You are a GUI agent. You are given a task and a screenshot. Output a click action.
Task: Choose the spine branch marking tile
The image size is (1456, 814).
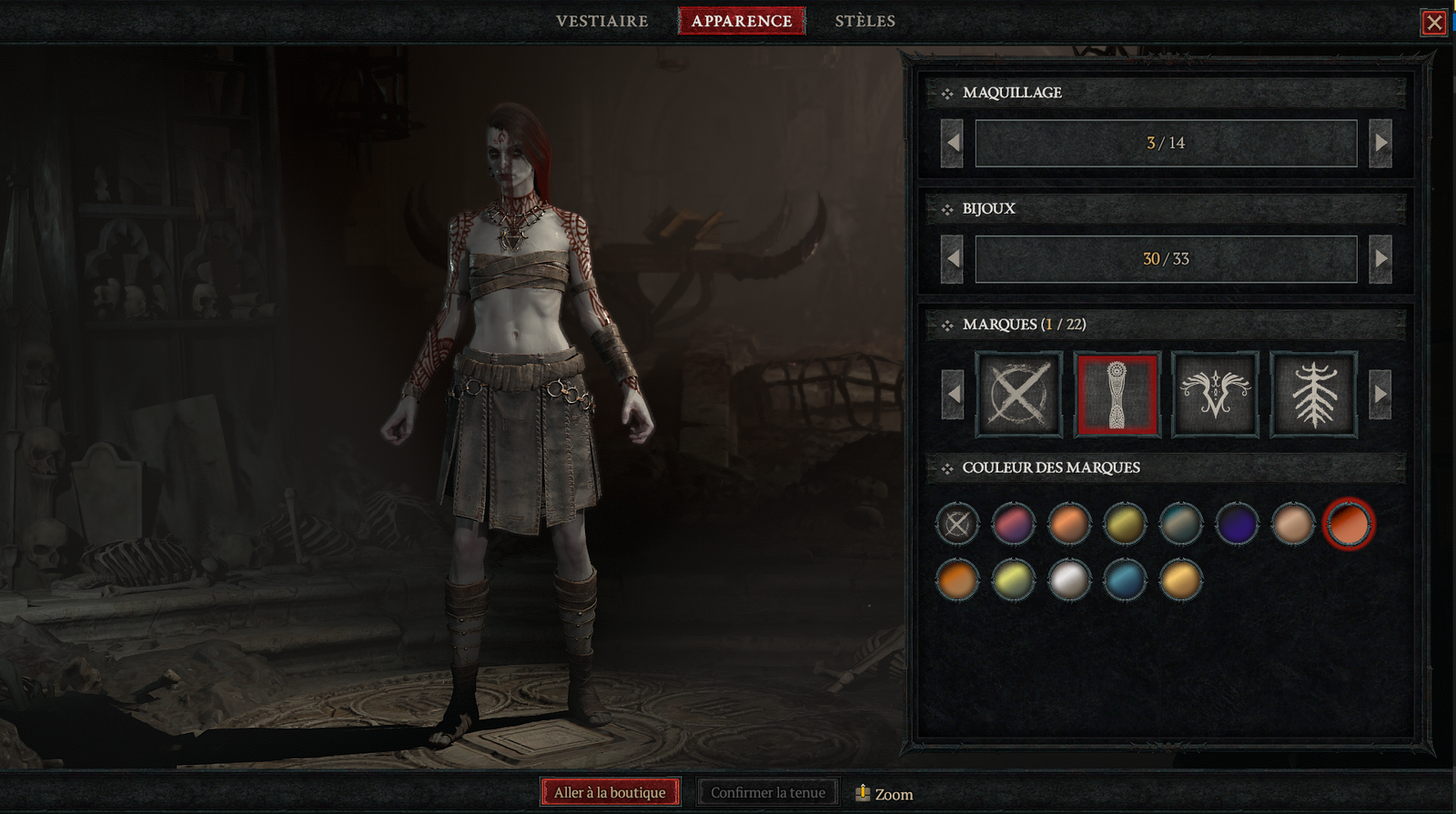point(1314,395)
